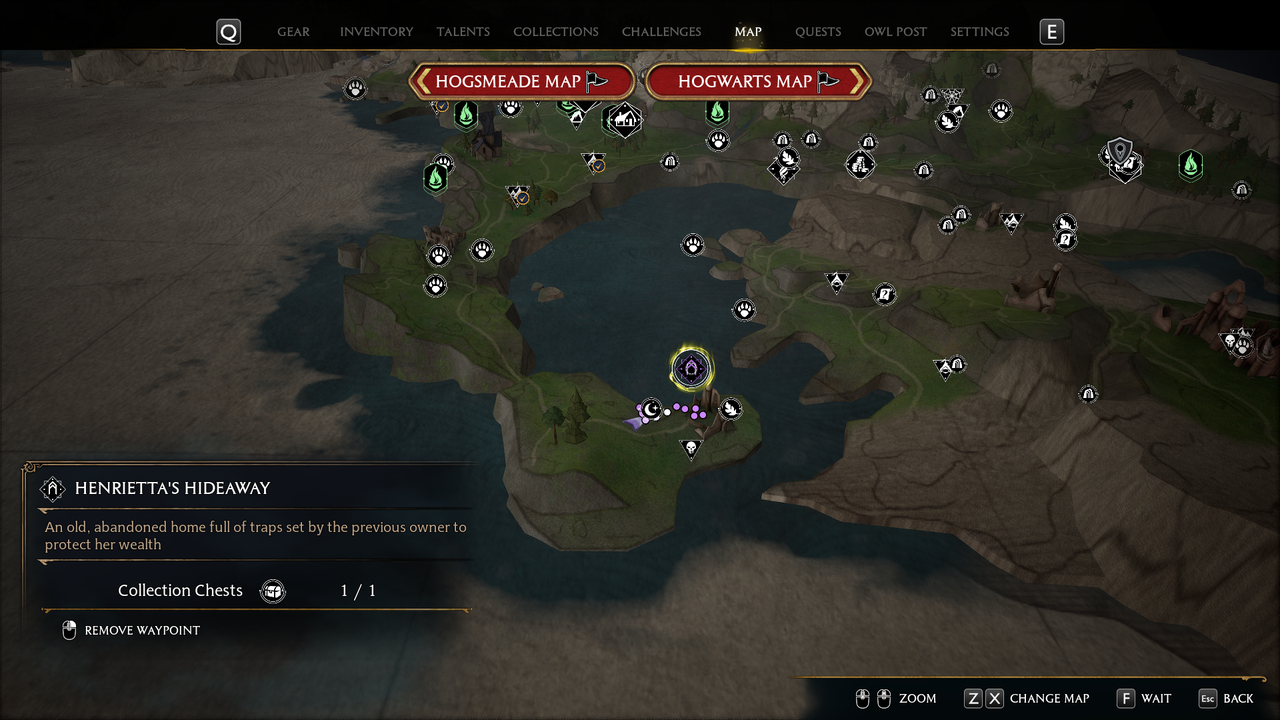Open the Quests tab
This screenshot has width=1280, height=720.
coord(818,32)
